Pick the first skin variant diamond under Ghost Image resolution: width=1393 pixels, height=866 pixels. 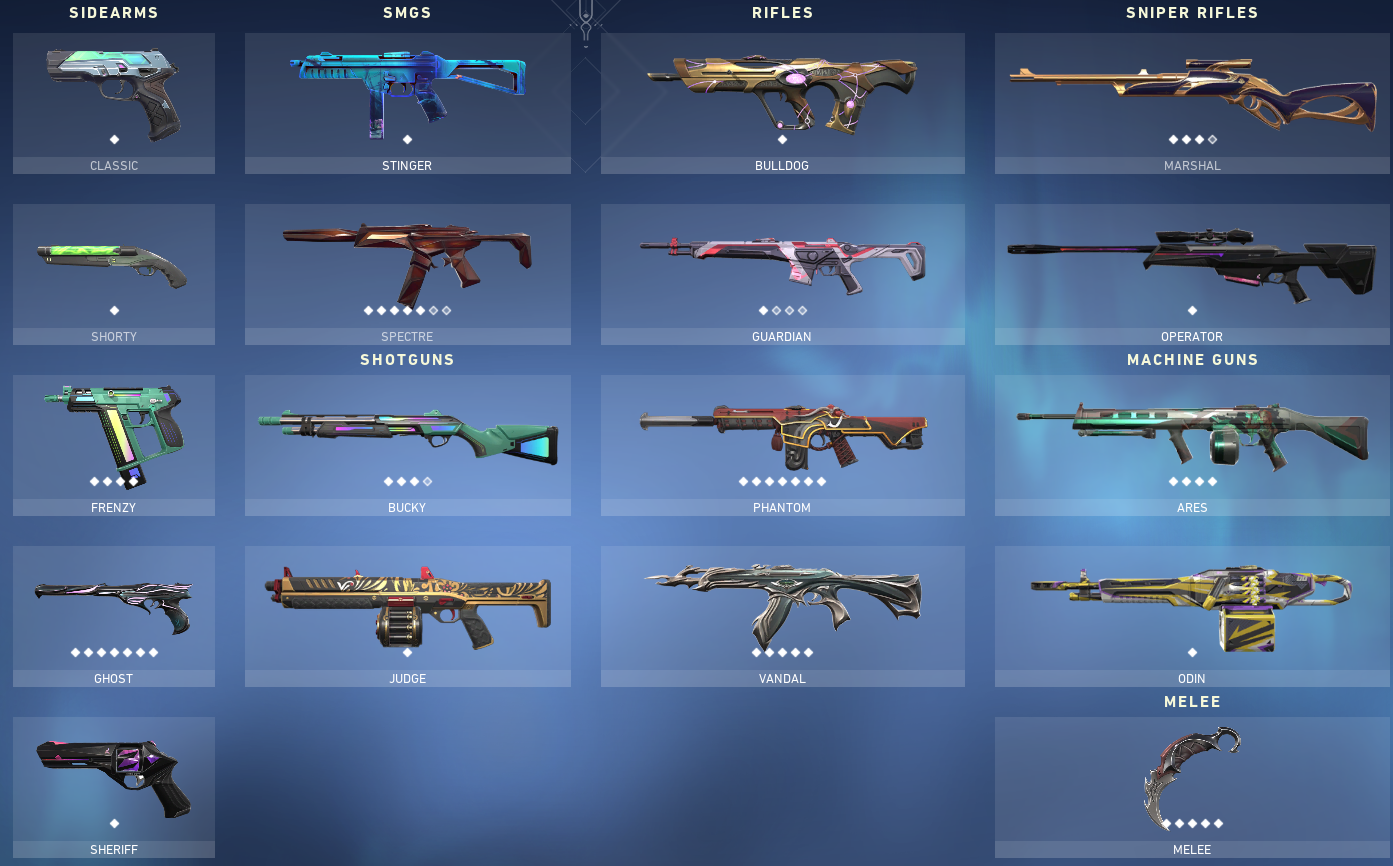pyautogui.click(x=74, y=651)
